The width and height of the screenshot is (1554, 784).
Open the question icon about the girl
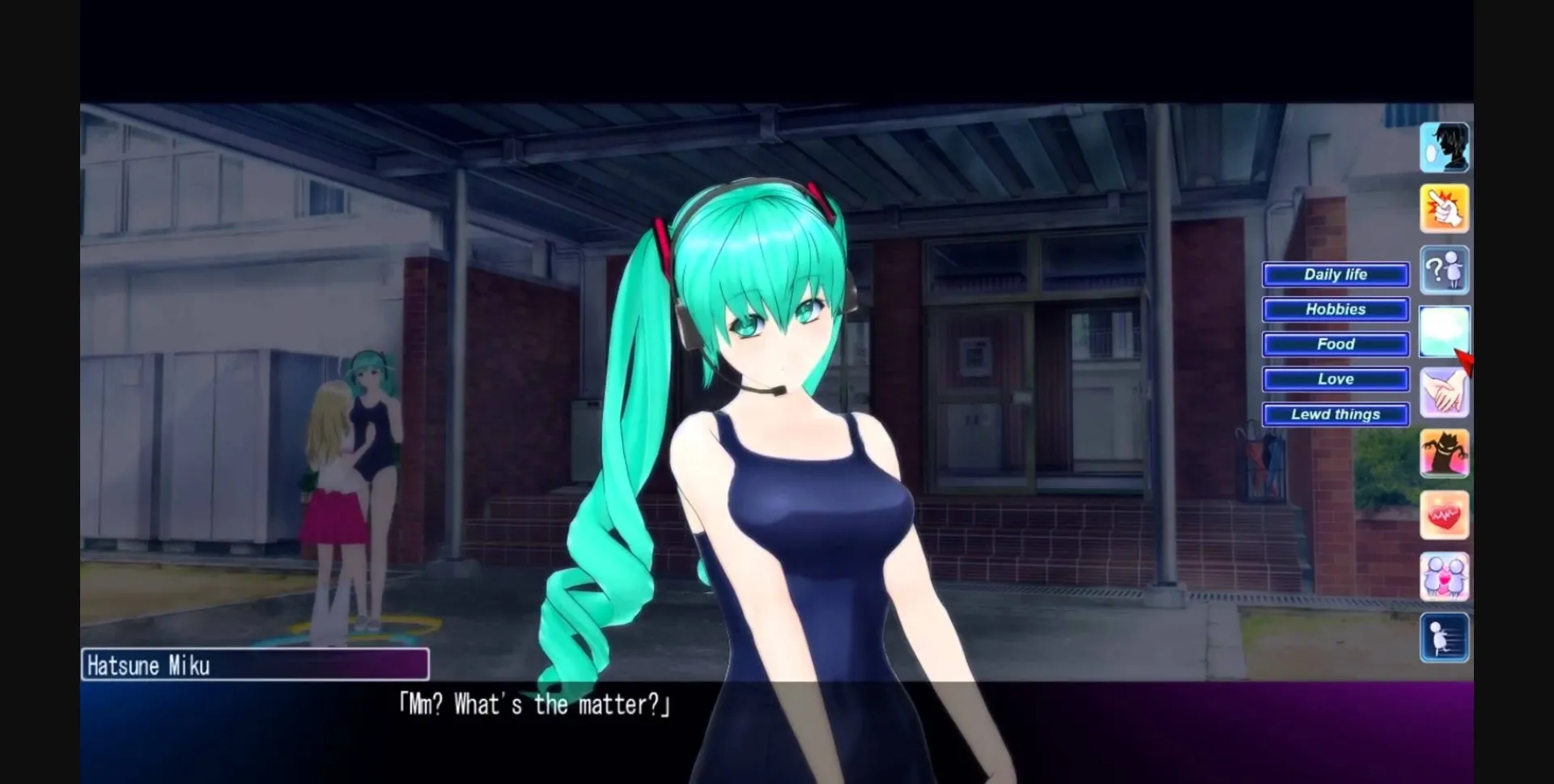point(1445,270)
